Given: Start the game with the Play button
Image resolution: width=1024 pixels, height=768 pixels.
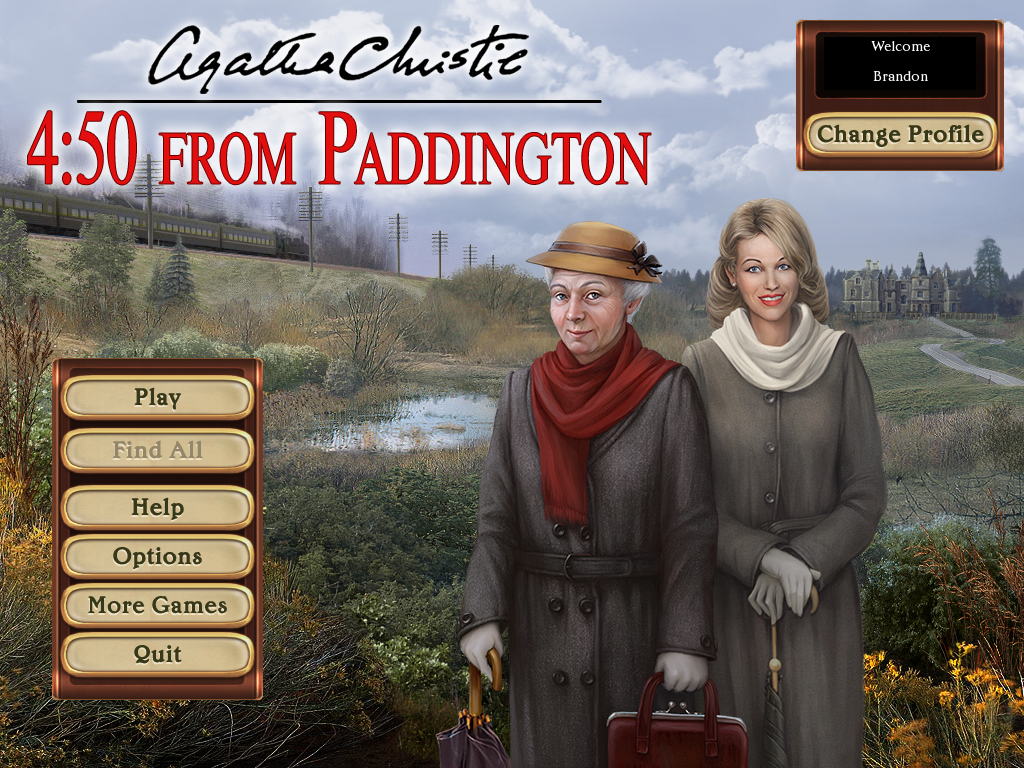Looking at the screenshot, I should pos(157,398).
